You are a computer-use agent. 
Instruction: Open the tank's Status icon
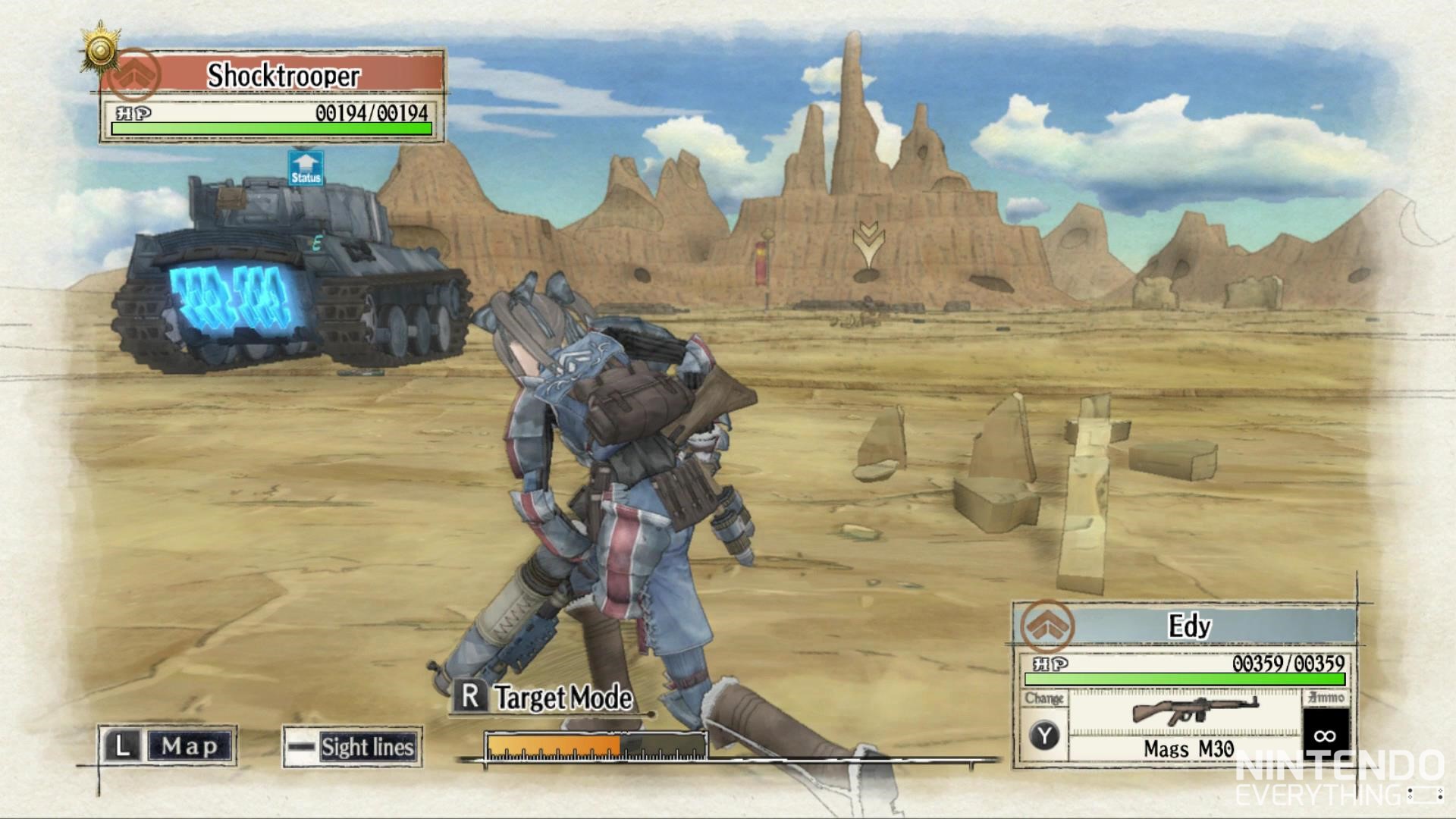pyautogui.click(x=306, y=168)
